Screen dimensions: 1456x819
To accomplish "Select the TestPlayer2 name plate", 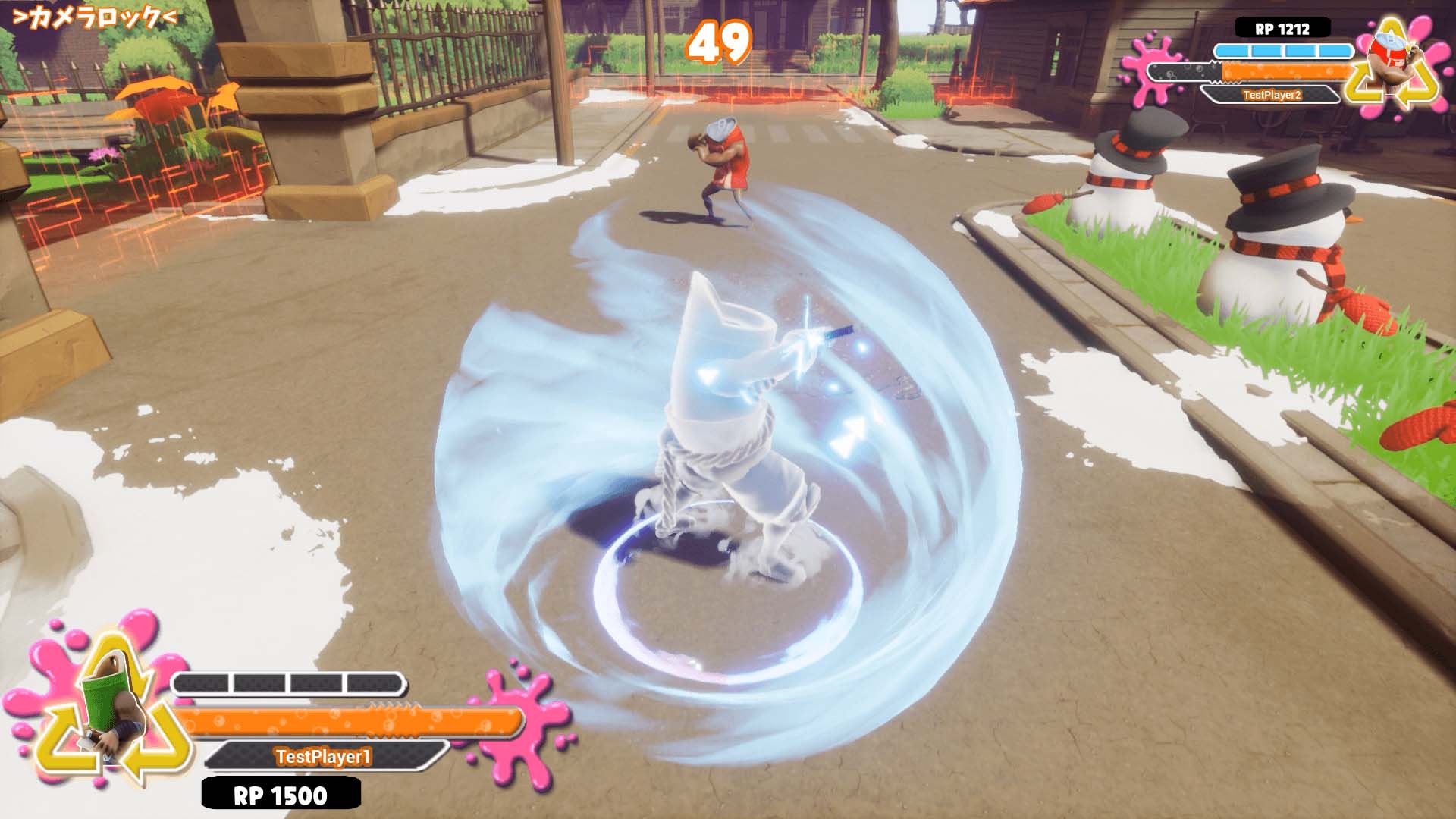I will pyautogui.click(x=1271, y=95).
